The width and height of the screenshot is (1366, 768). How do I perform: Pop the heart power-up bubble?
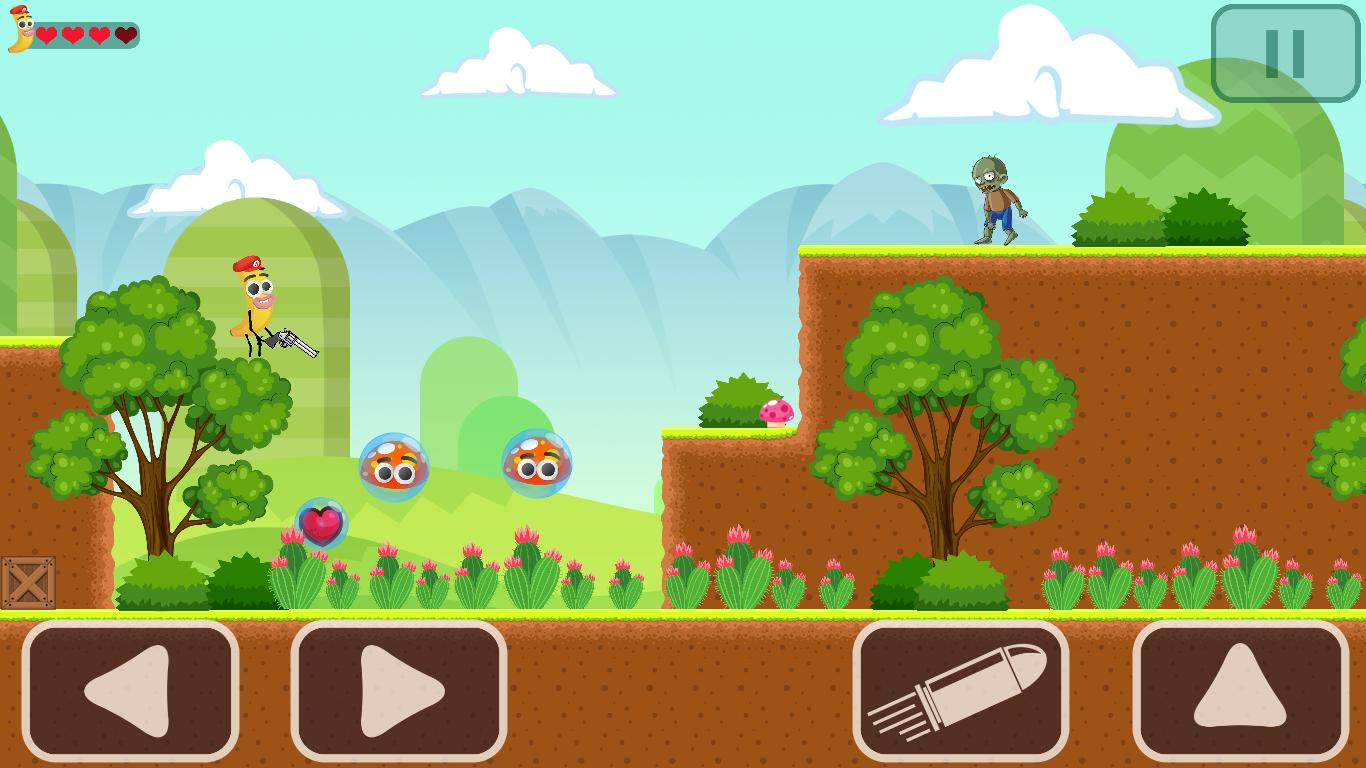pos(322,522)
